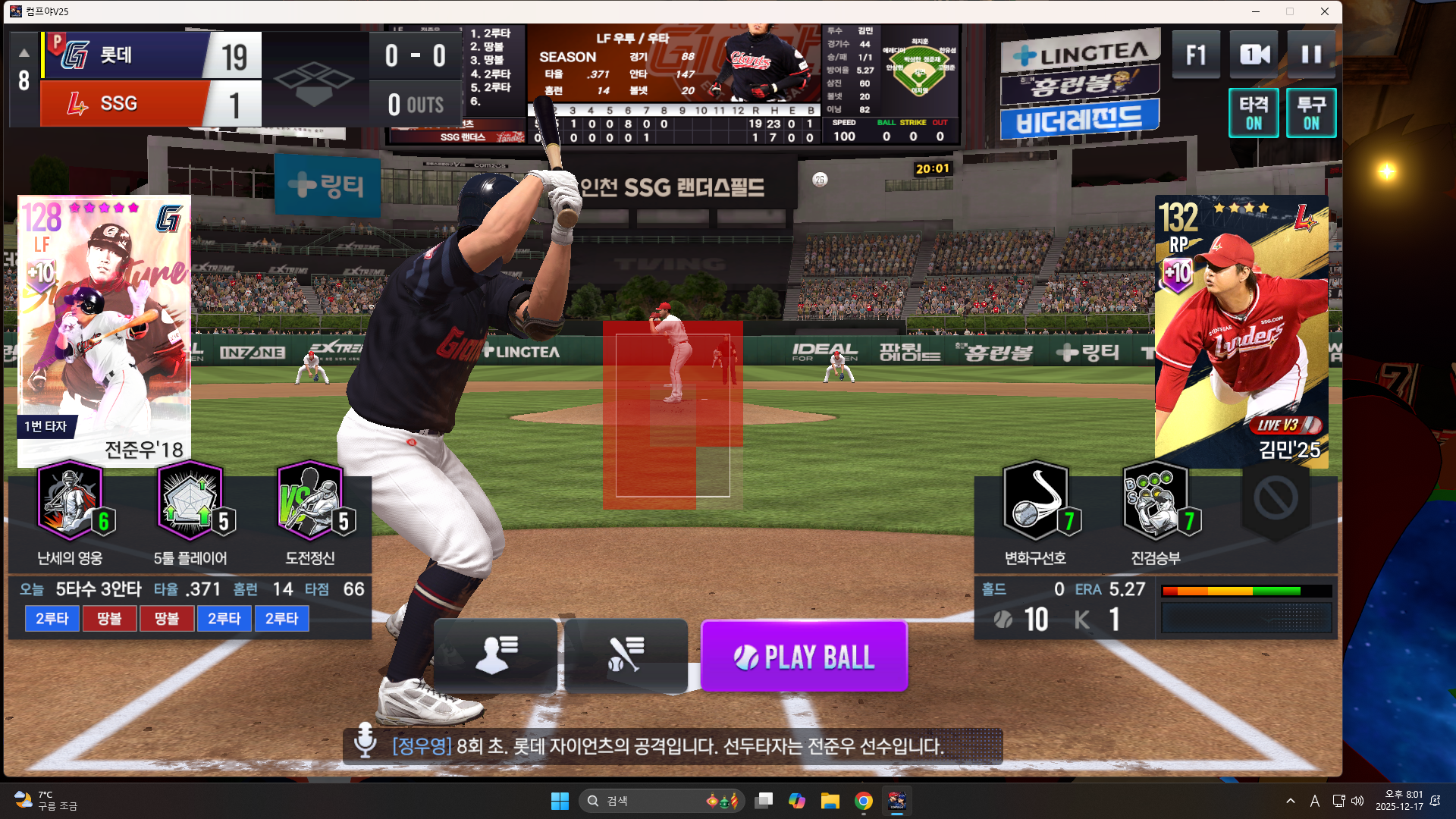Screen dimensions: 1456x819
Task: Pause the game
Action: 1311,55
